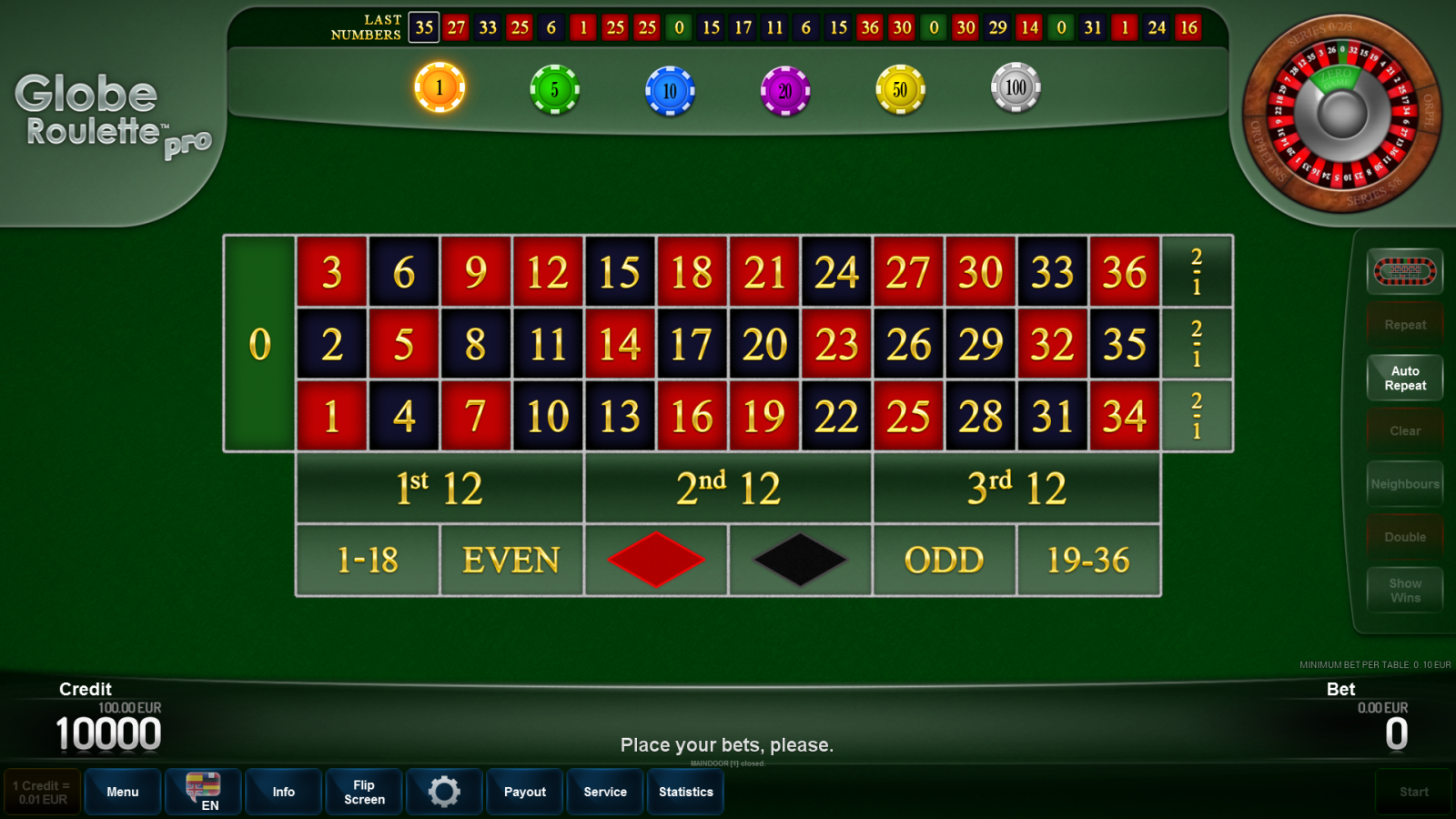Select the silver 100 value chip

[1015, 88]
